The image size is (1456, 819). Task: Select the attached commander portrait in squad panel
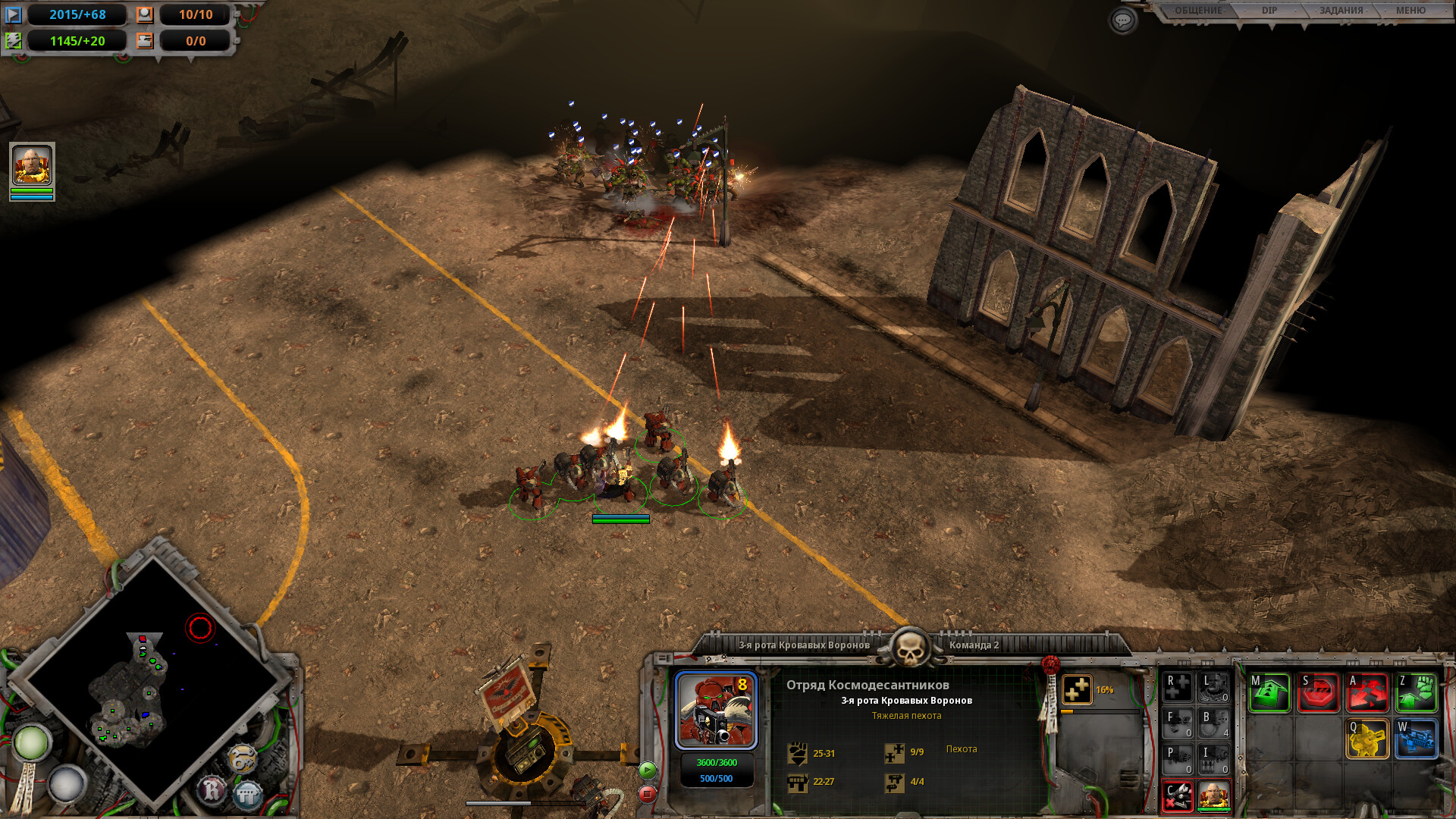1213,795
